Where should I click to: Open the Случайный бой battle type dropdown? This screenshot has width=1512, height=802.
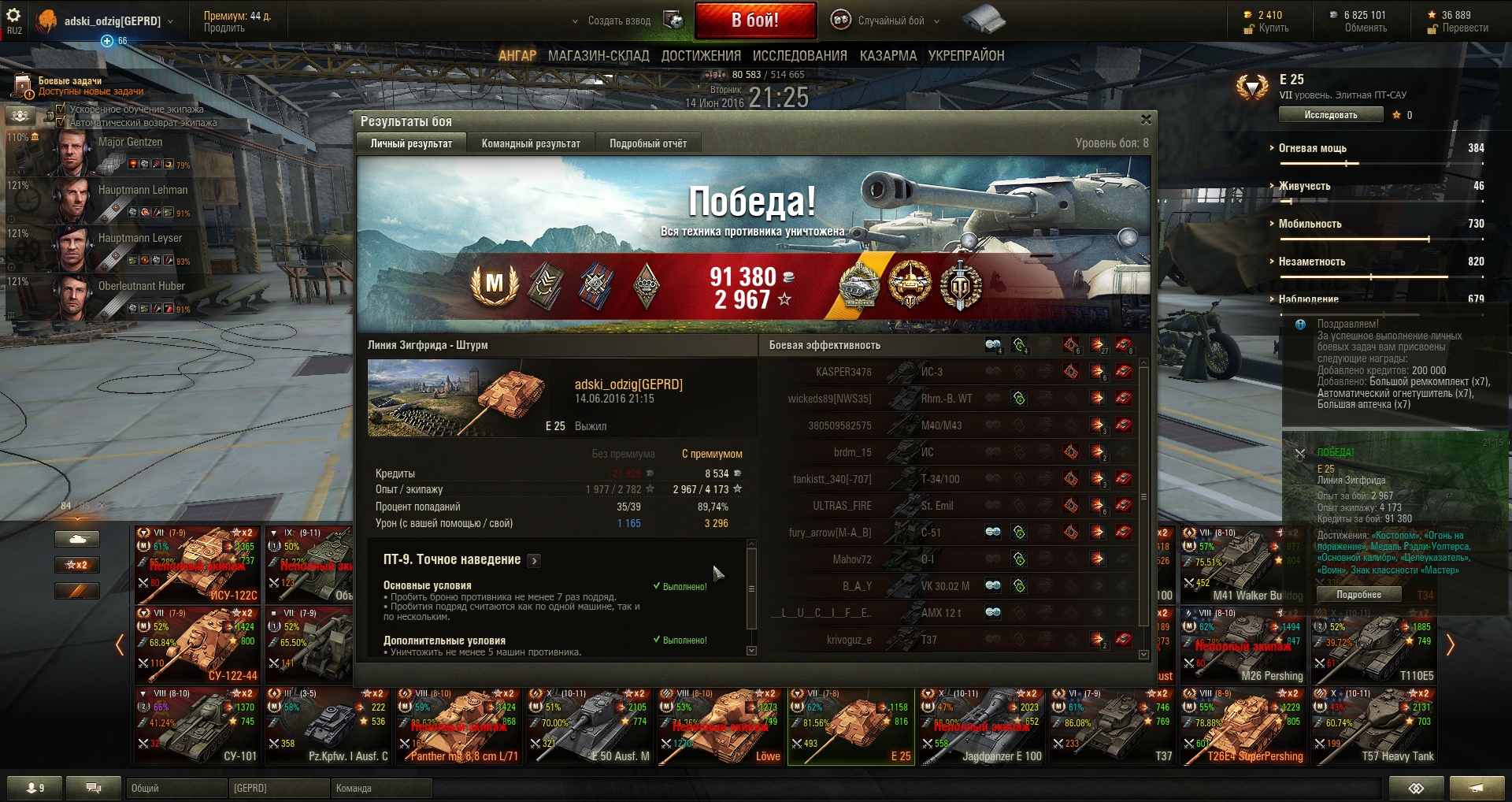coord(890,21)
